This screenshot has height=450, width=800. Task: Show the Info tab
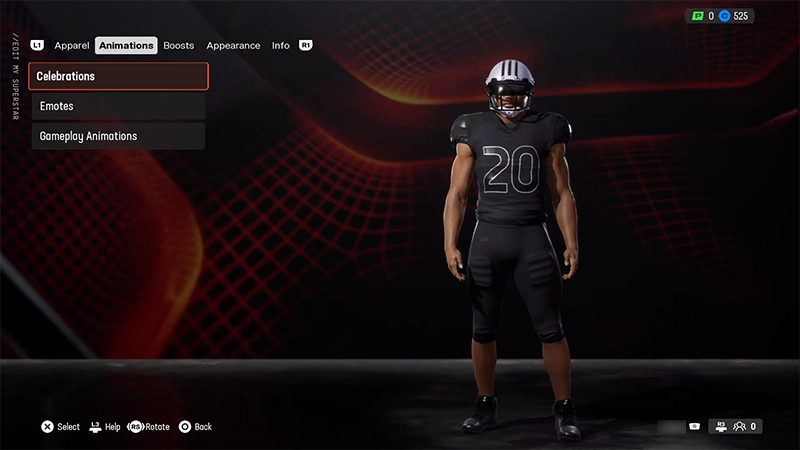[x=281, y=46]
